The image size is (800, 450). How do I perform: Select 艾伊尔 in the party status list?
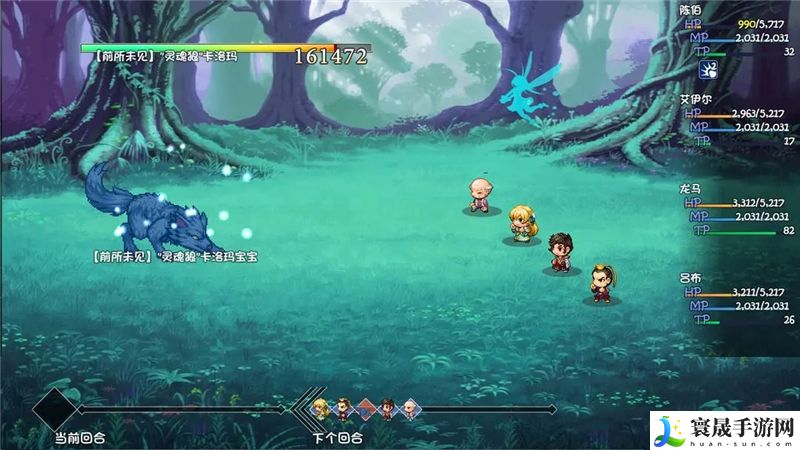[698, 99]
